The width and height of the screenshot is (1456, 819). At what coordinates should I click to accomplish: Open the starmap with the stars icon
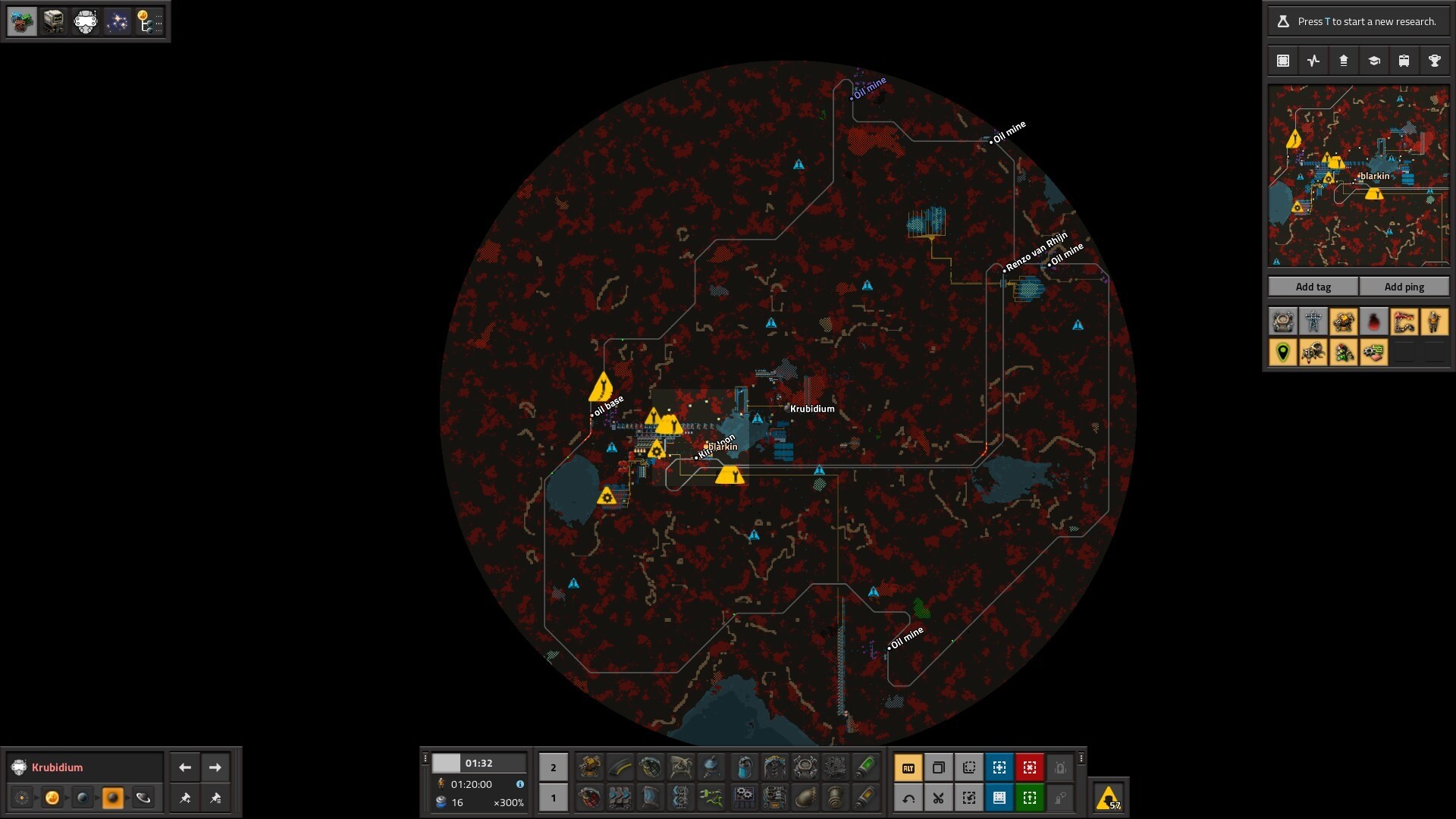click(x=117, y=21)
